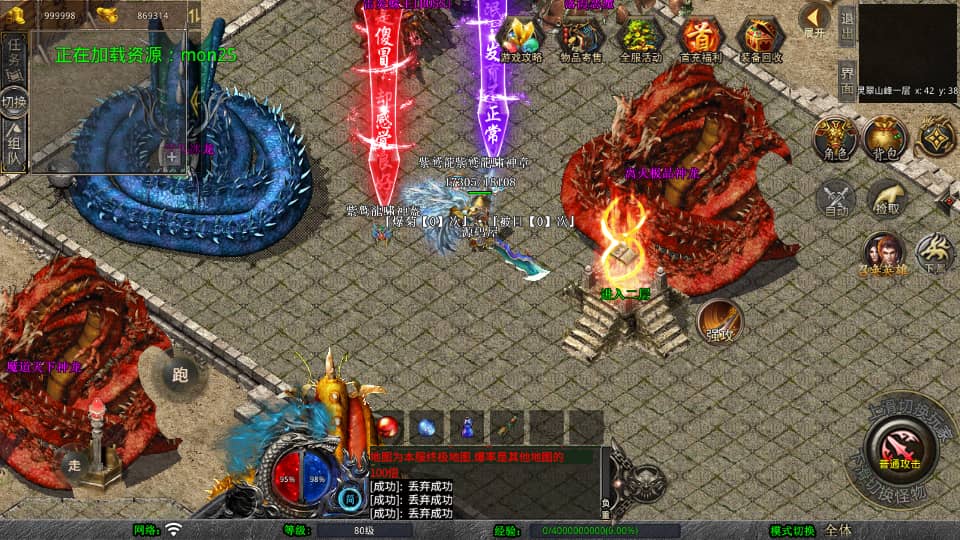
Task: Click the 界面 interface button
Action: pyautogui.click(x=846, y=77)
